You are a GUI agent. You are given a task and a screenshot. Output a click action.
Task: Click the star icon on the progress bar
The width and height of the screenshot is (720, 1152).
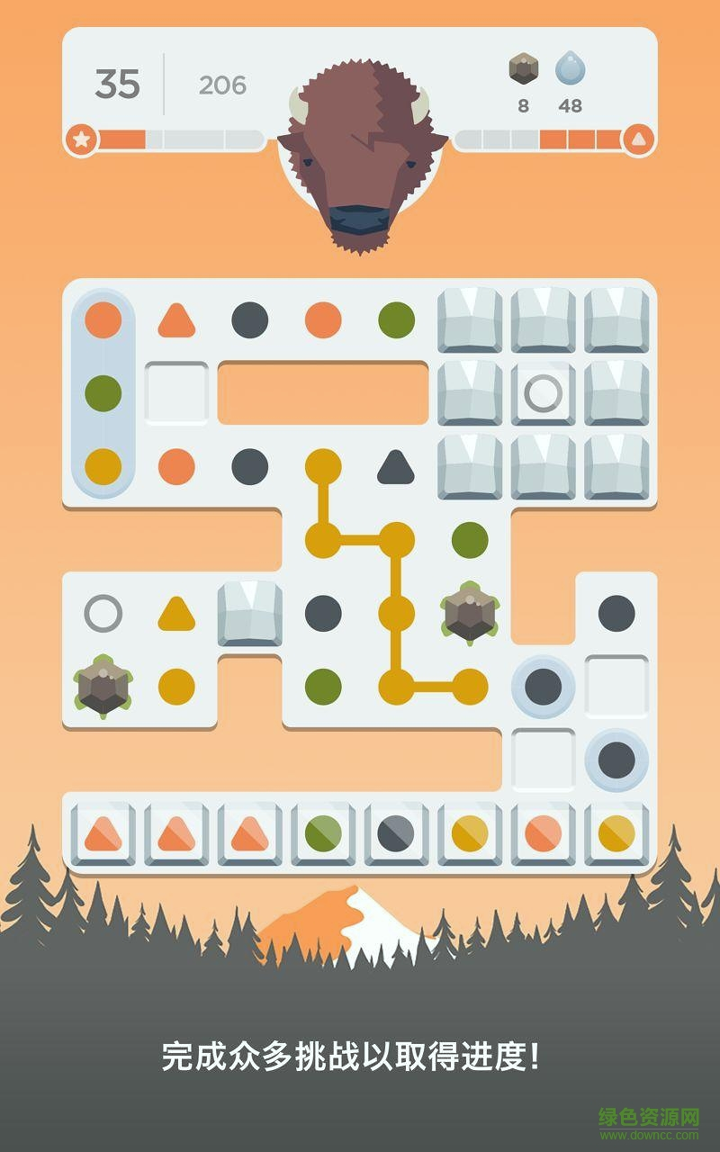82,139
